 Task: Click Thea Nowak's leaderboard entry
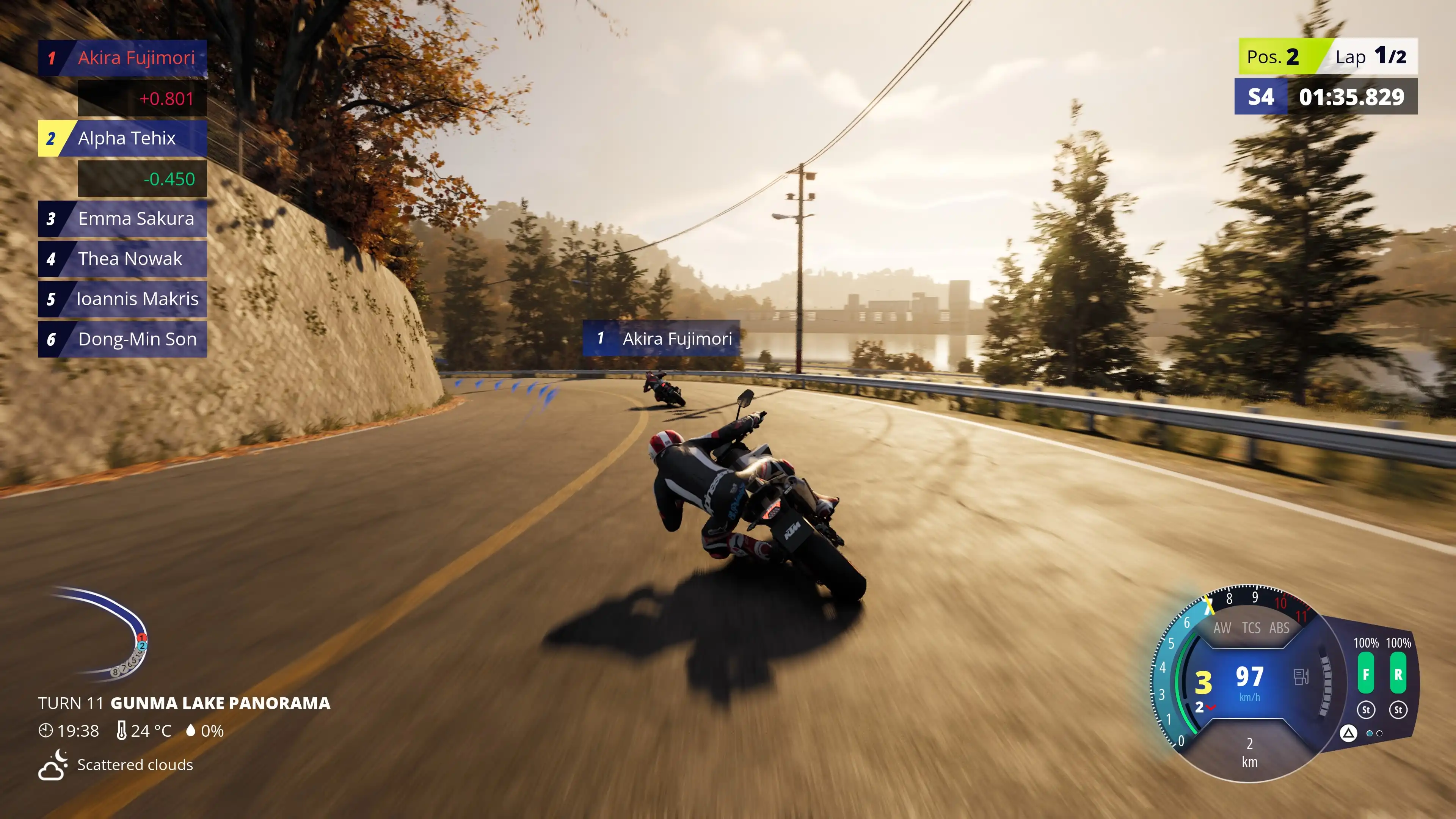pyautogui.click(x=122, y=259)
